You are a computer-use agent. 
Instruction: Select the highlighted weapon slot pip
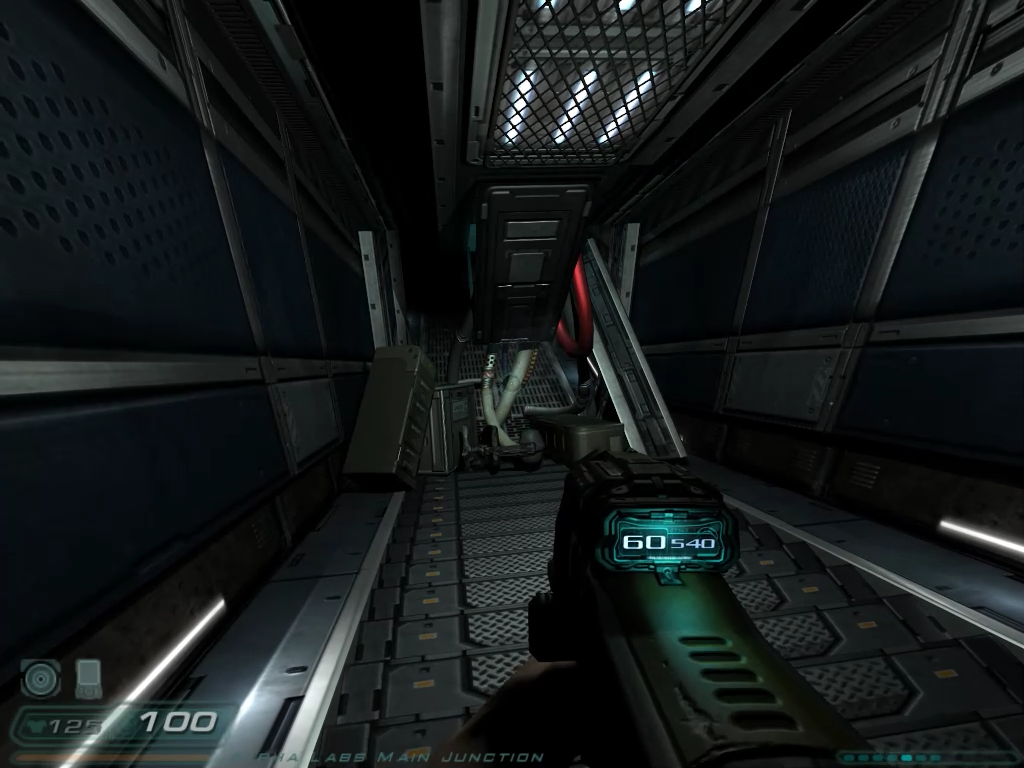point(906,757)
